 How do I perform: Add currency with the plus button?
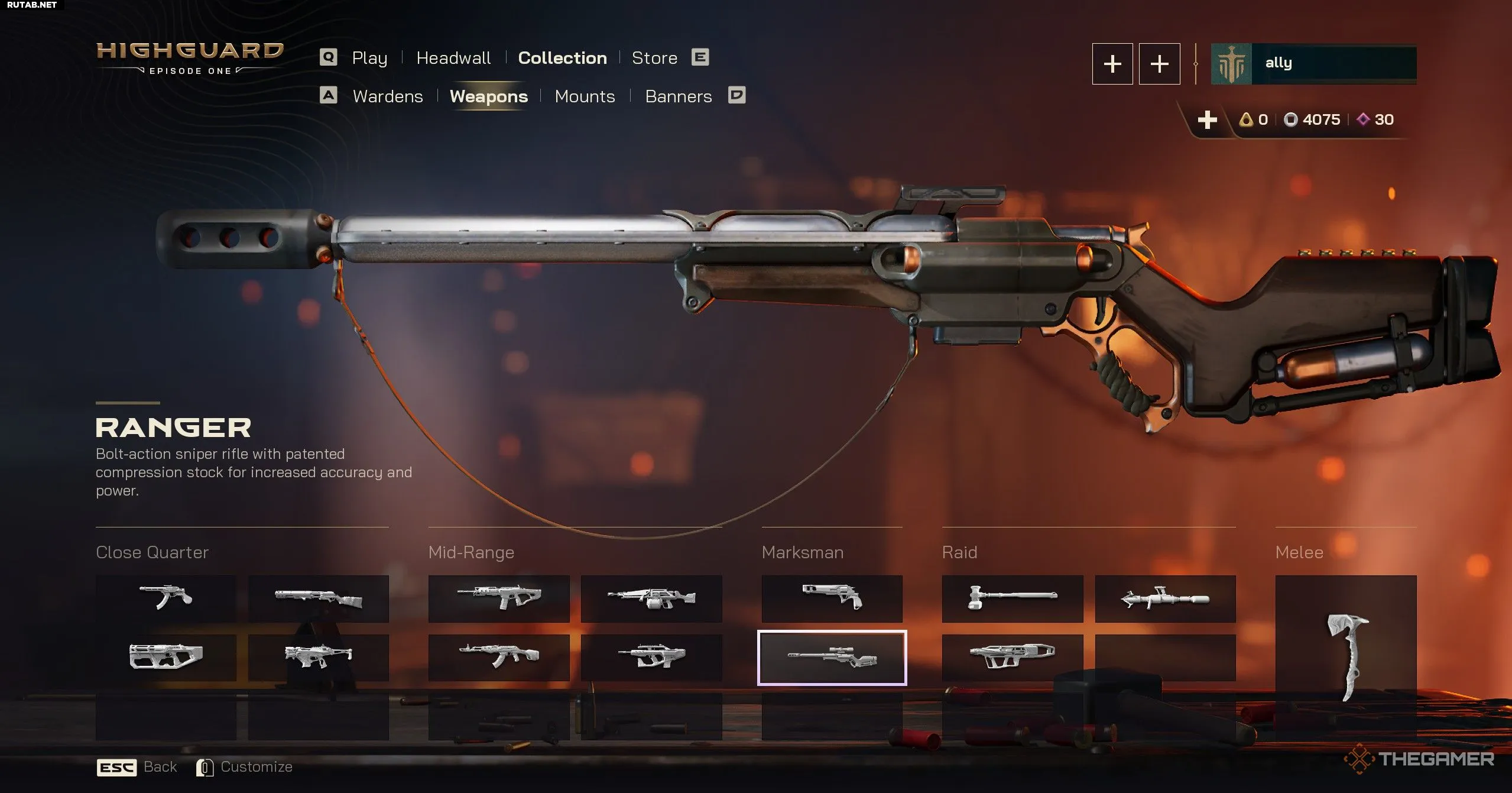point(1207,120)
